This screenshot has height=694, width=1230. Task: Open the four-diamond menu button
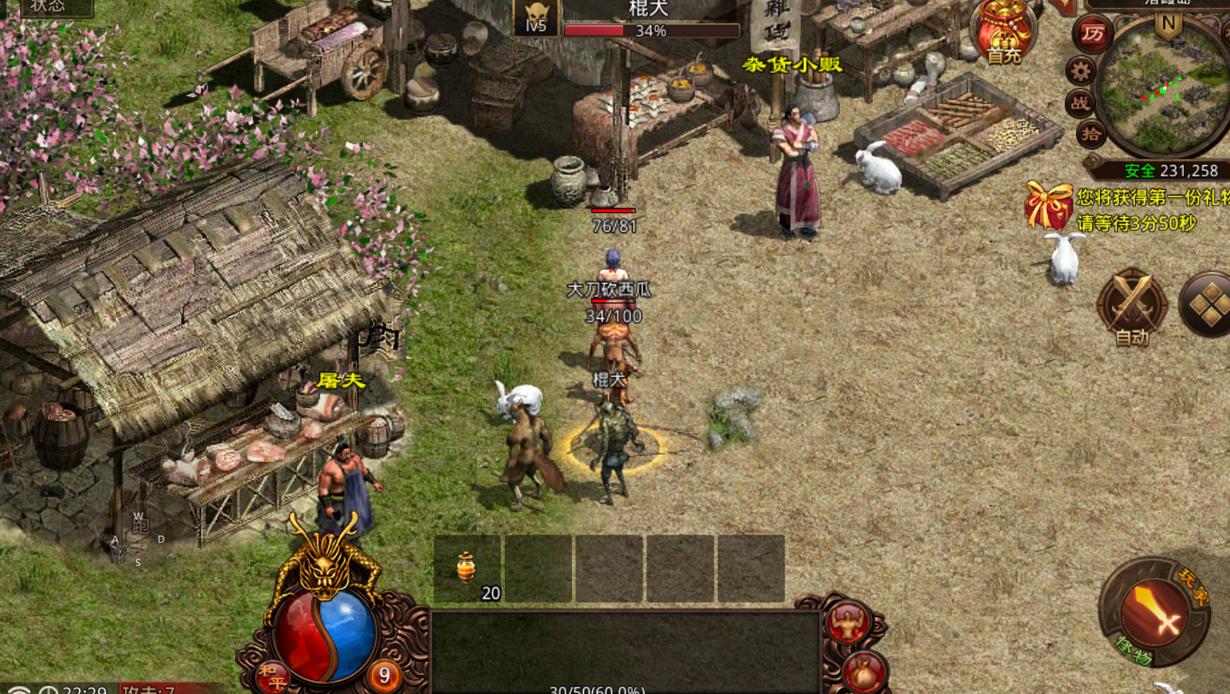click(1206, 303)
